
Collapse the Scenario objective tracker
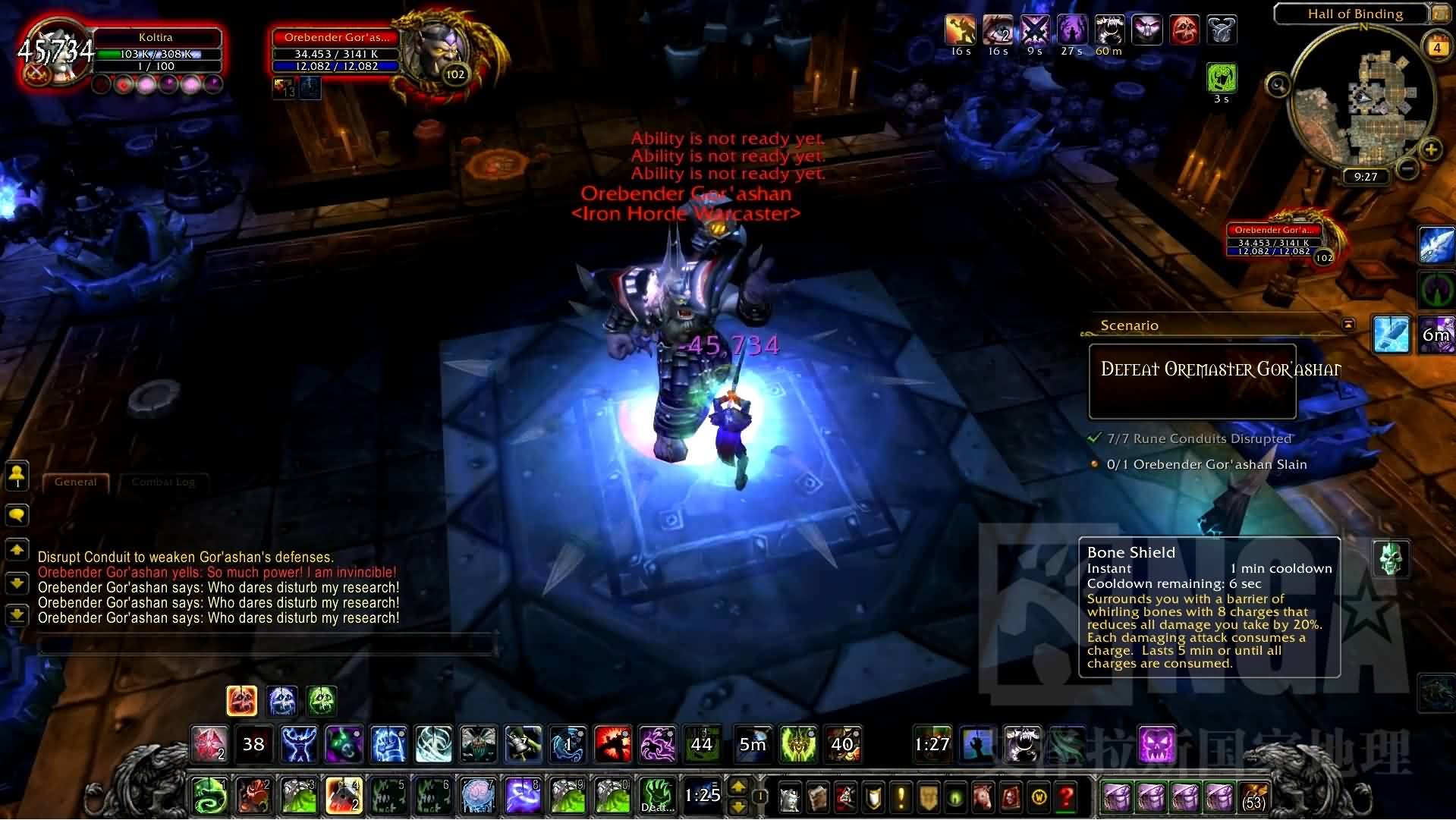point(1348,325)
